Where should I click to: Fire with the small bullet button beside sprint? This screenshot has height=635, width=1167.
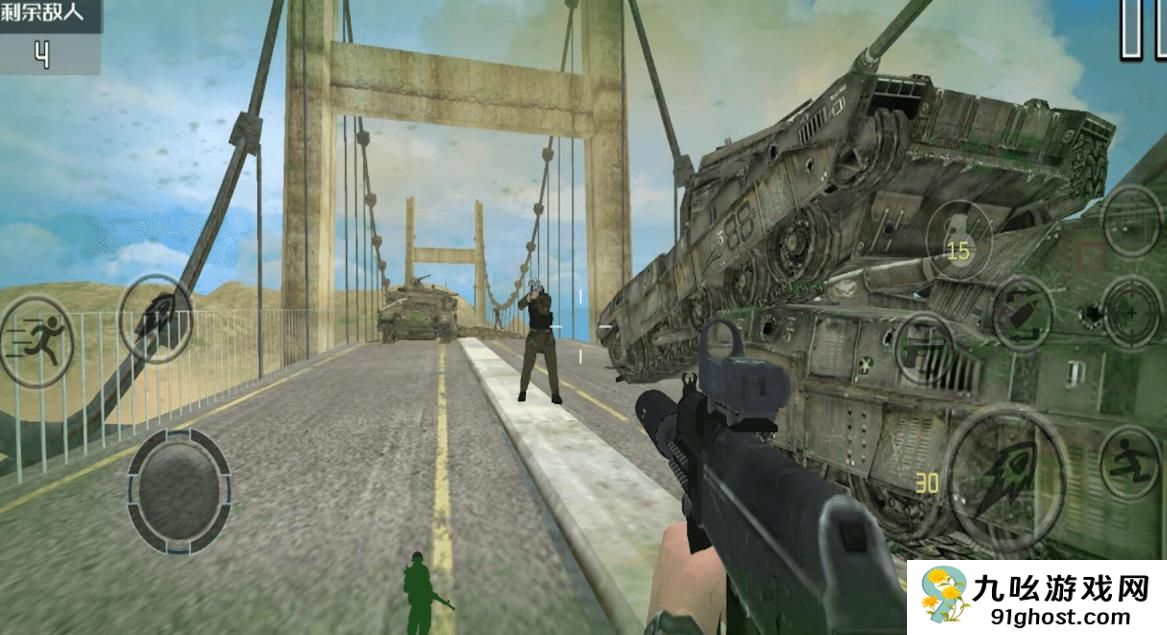pos(155,317)
